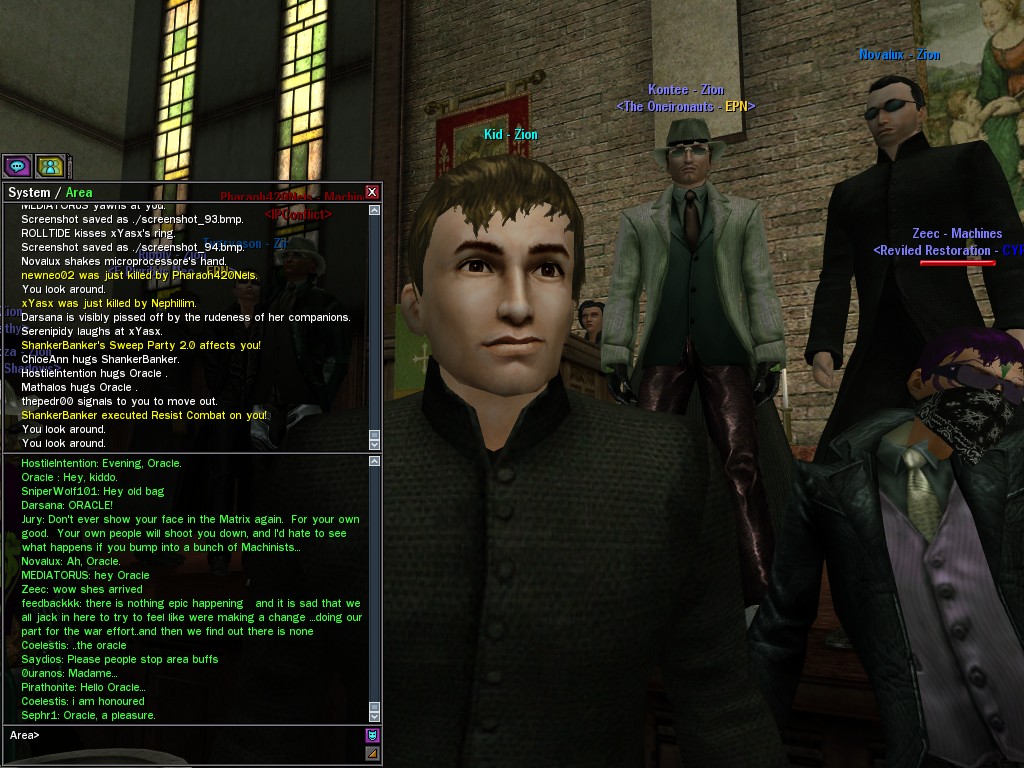Select the System channel label
Screen dimensions: 1024x768
(x=28, y=193)
